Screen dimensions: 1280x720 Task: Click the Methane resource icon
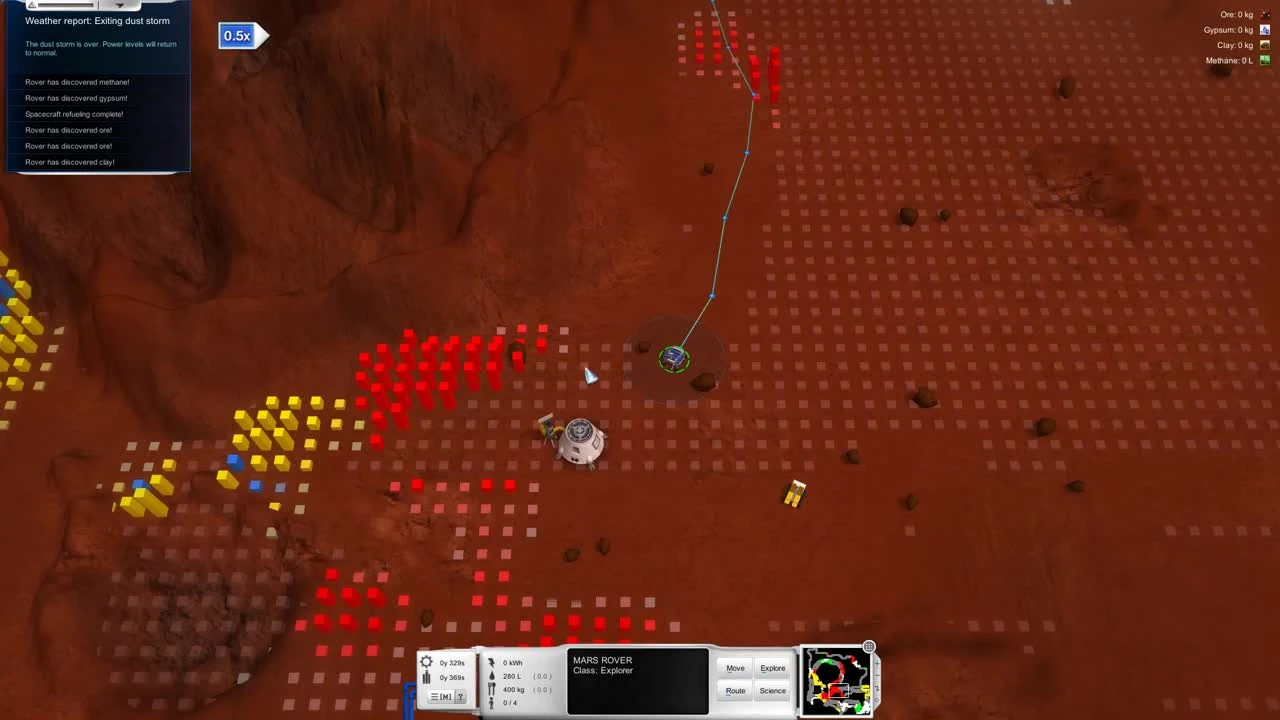tap(1265, 60)
